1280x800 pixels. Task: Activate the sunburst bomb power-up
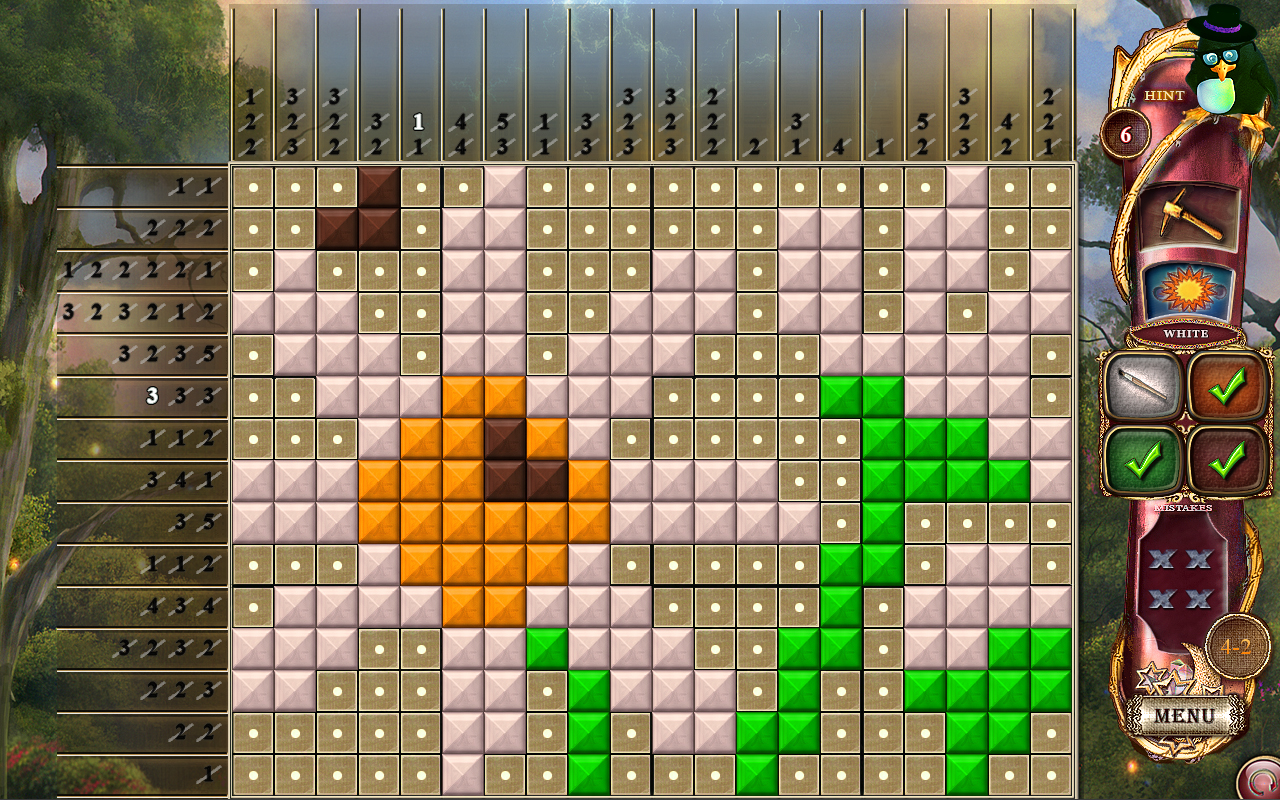click(x=1188, y=289)
